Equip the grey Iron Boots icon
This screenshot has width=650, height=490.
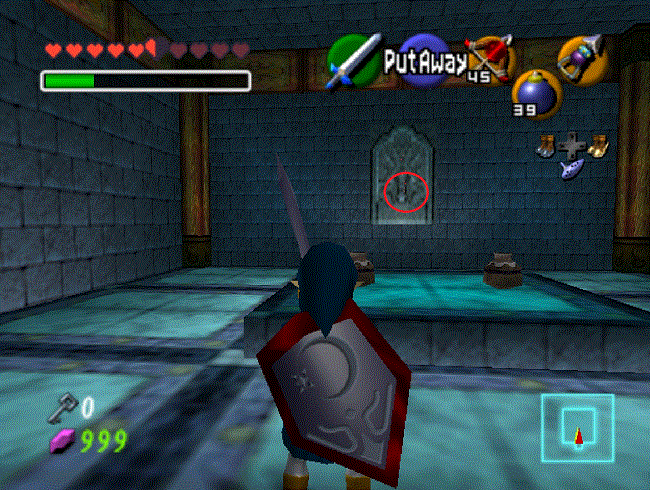(546, 146)
